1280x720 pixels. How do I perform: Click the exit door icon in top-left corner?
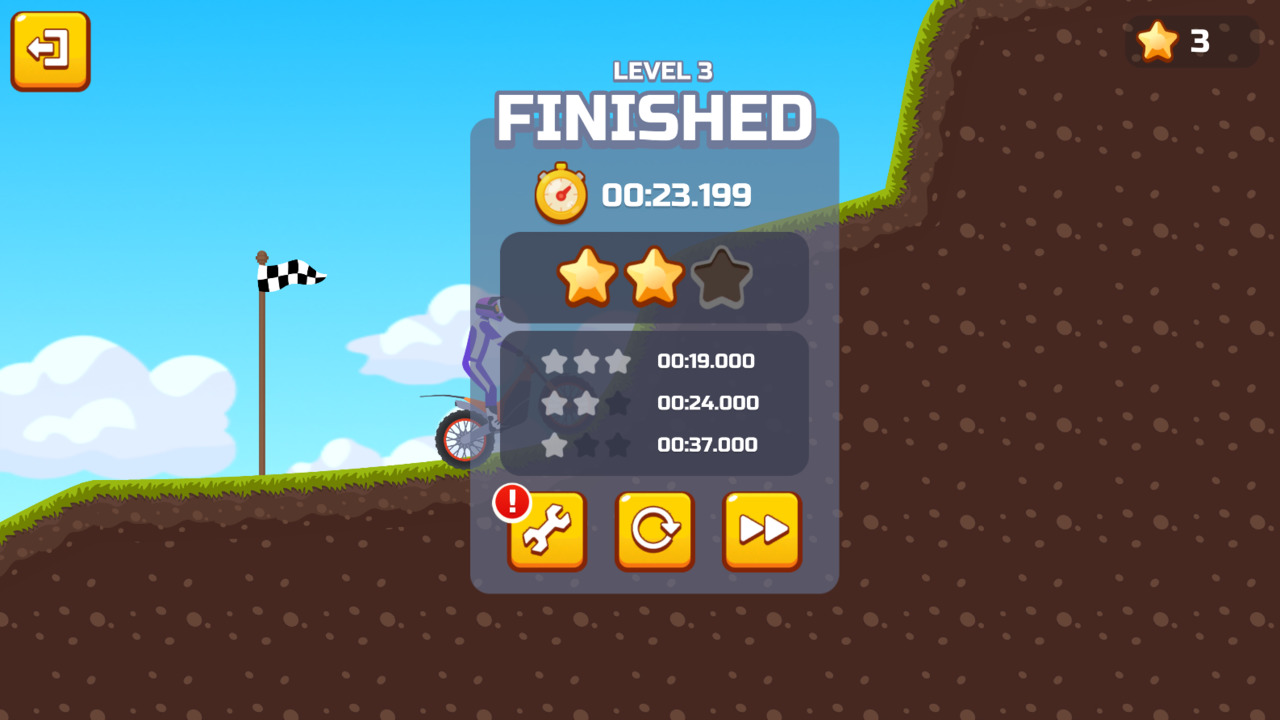coord(49,50)
